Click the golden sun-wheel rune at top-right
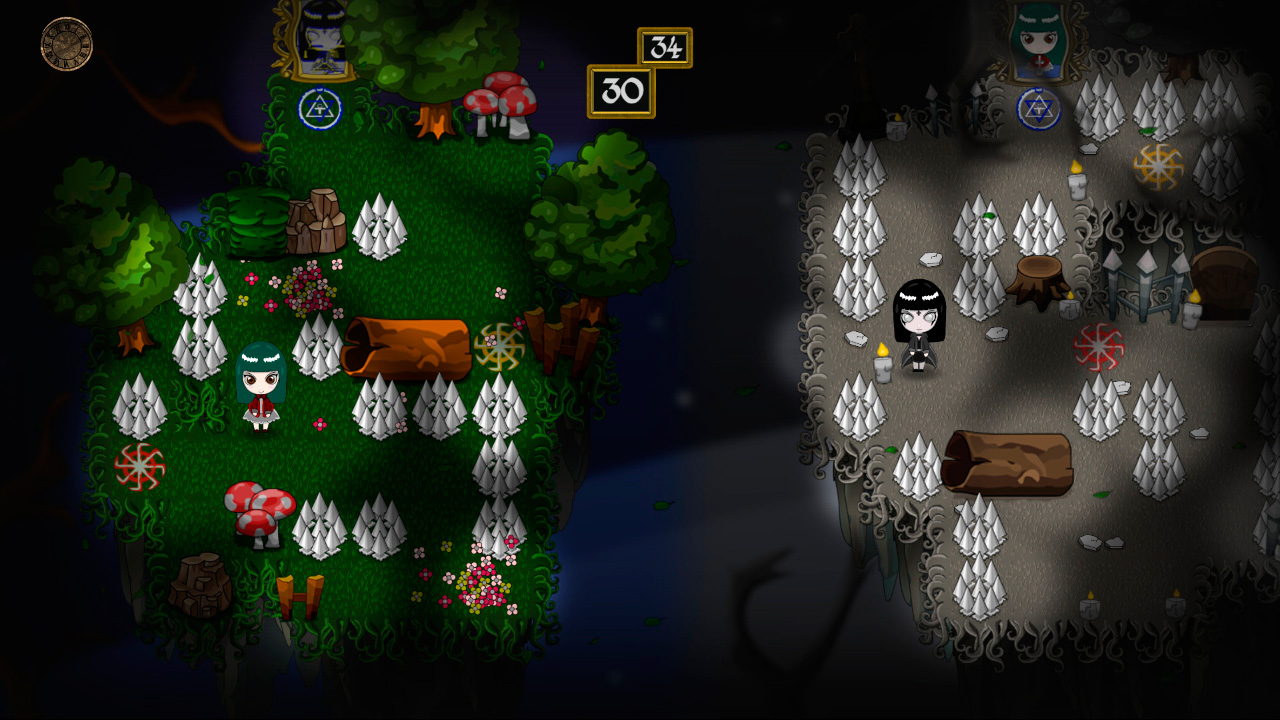Screen dimensions: 1280x720 [1160, 166]
